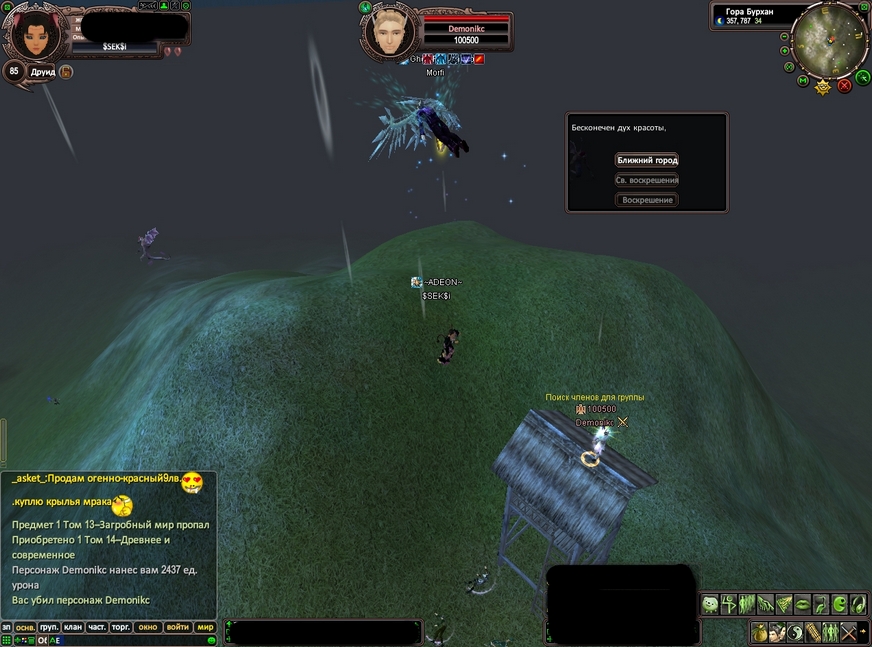
Task: Switch chat to the груп. tab
Action: click(49, 627)
